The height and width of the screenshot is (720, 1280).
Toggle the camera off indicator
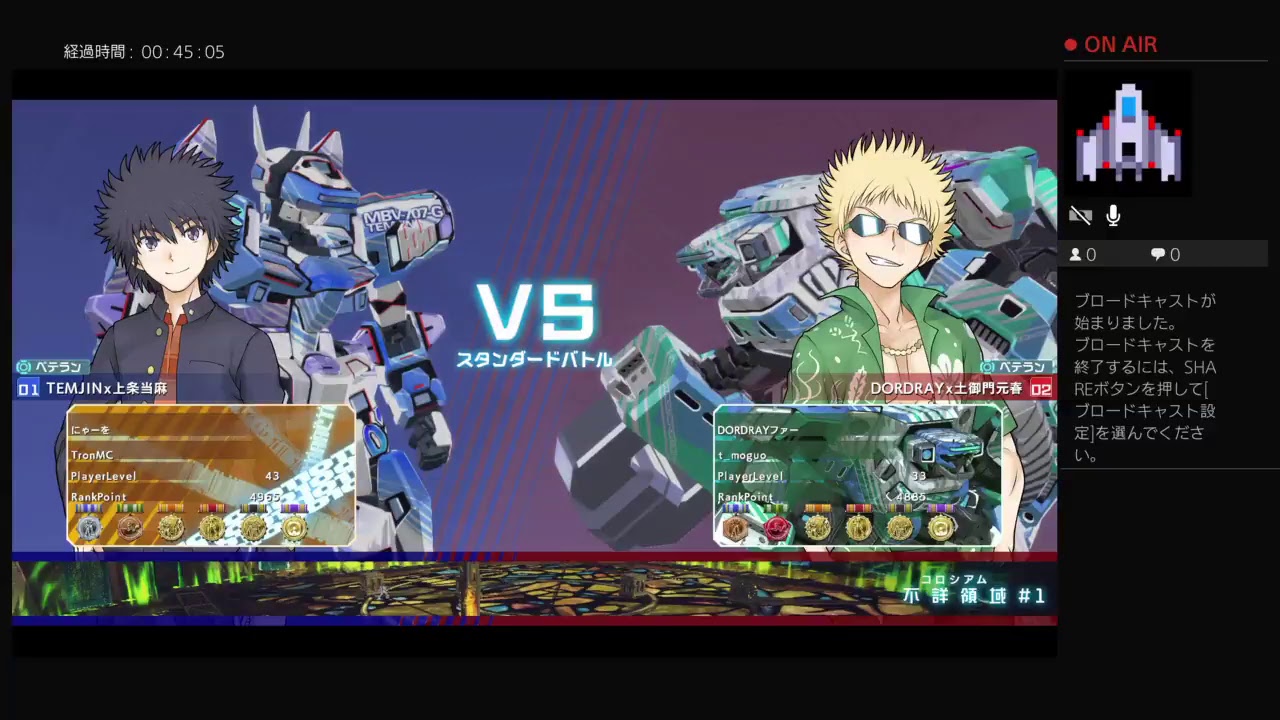pos(1080,215)
